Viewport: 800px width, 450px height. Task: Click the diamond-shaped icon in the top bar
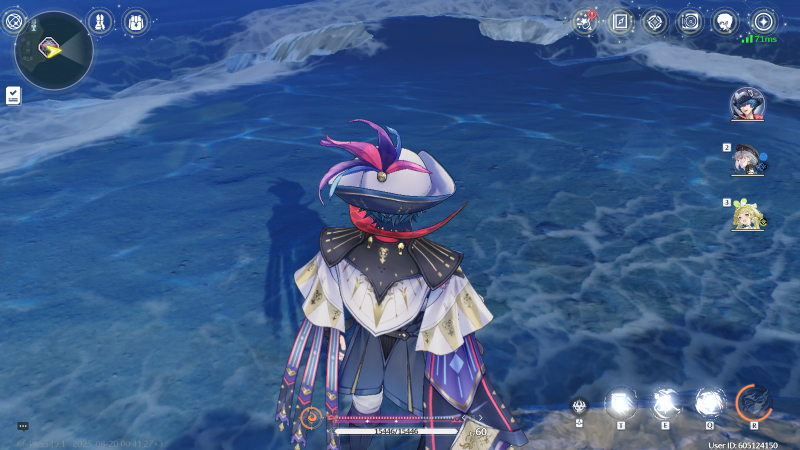point(655,21)
